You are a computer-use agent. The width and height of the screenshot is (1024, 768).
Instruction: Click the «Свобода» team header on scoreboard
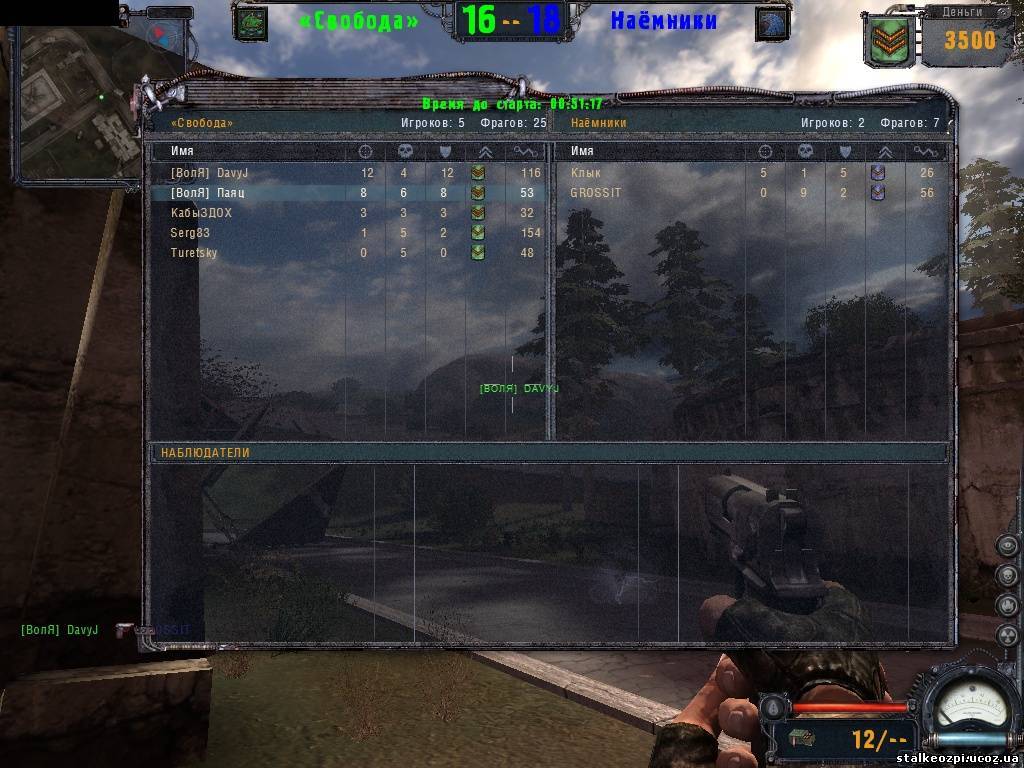pos(202,123)
